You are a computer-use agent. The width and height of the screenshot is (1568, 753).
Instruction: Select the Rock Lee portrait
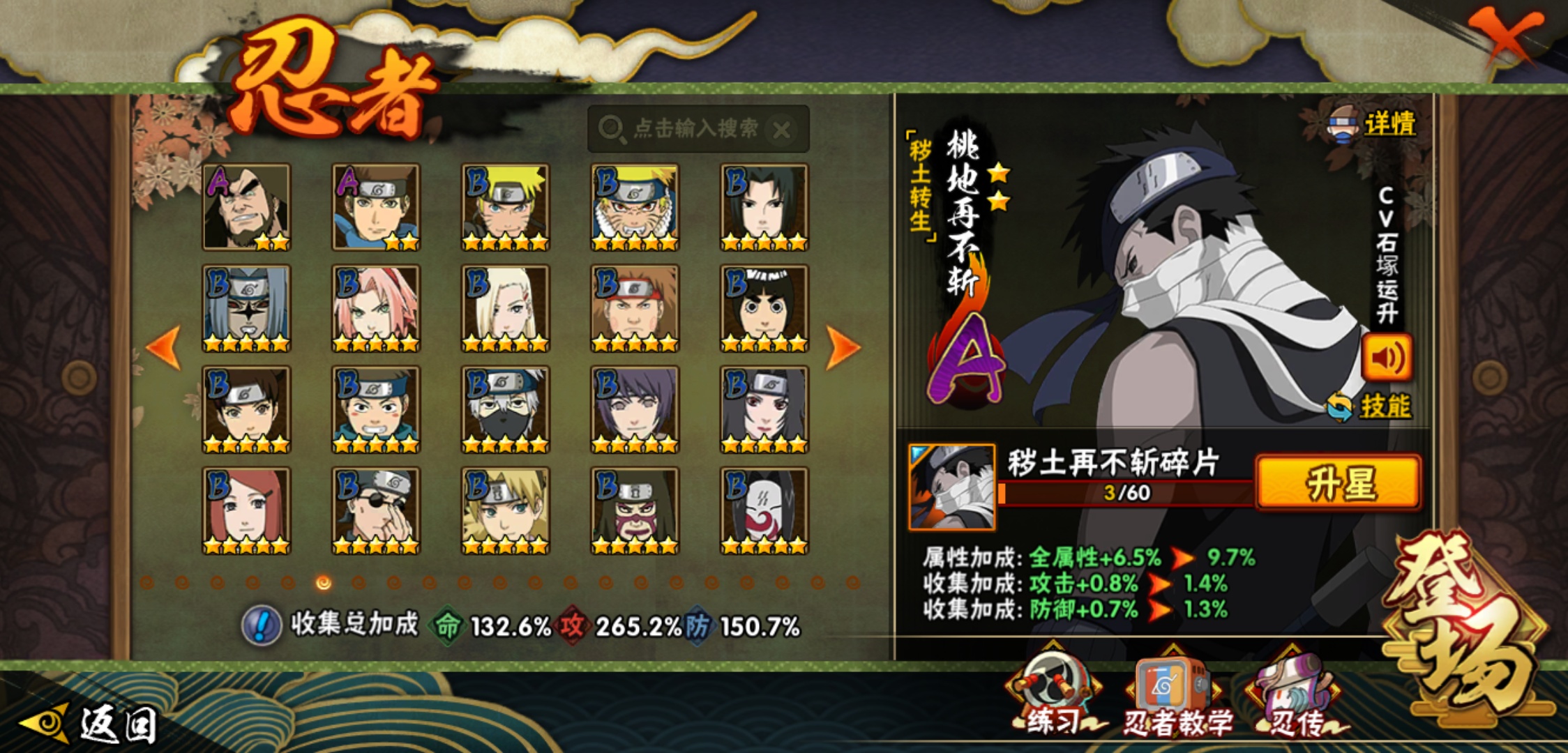pyautogui.click(x=764, y=308)
